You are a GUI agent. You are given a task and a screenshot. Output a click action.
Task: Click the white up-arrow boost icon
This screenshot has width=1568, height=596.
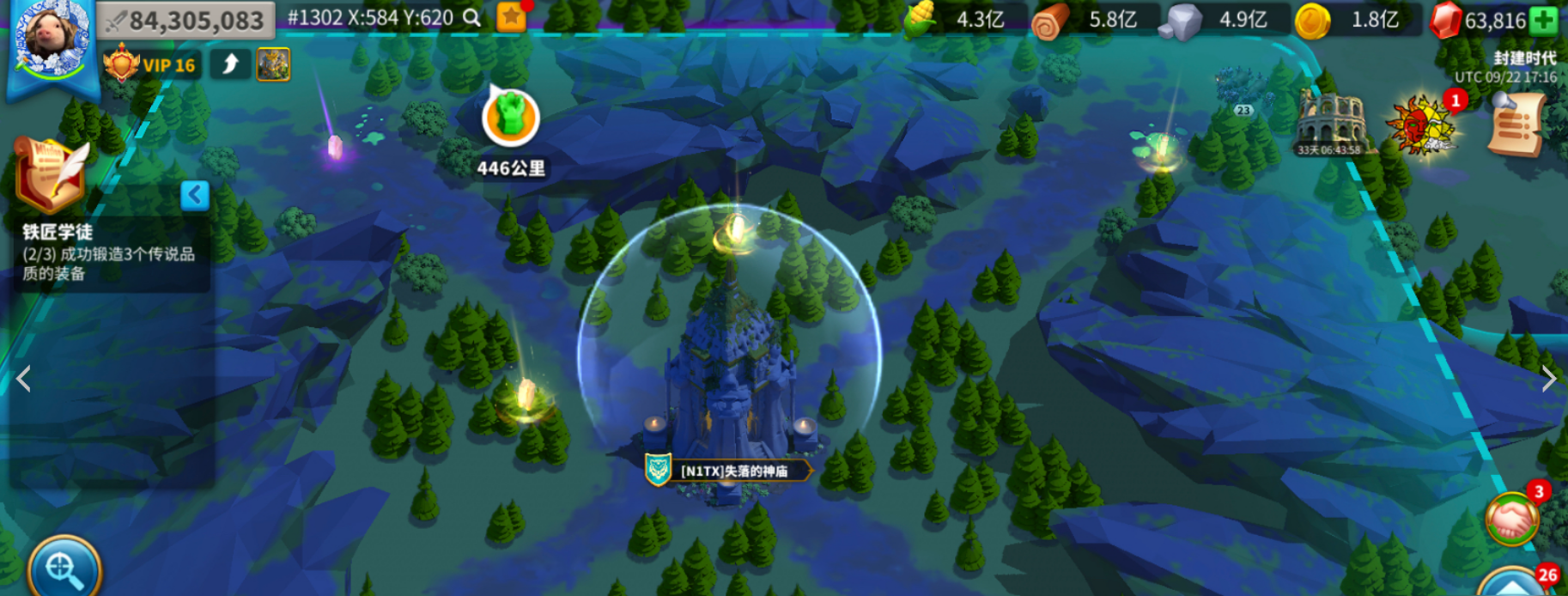(x=230, y=64)
